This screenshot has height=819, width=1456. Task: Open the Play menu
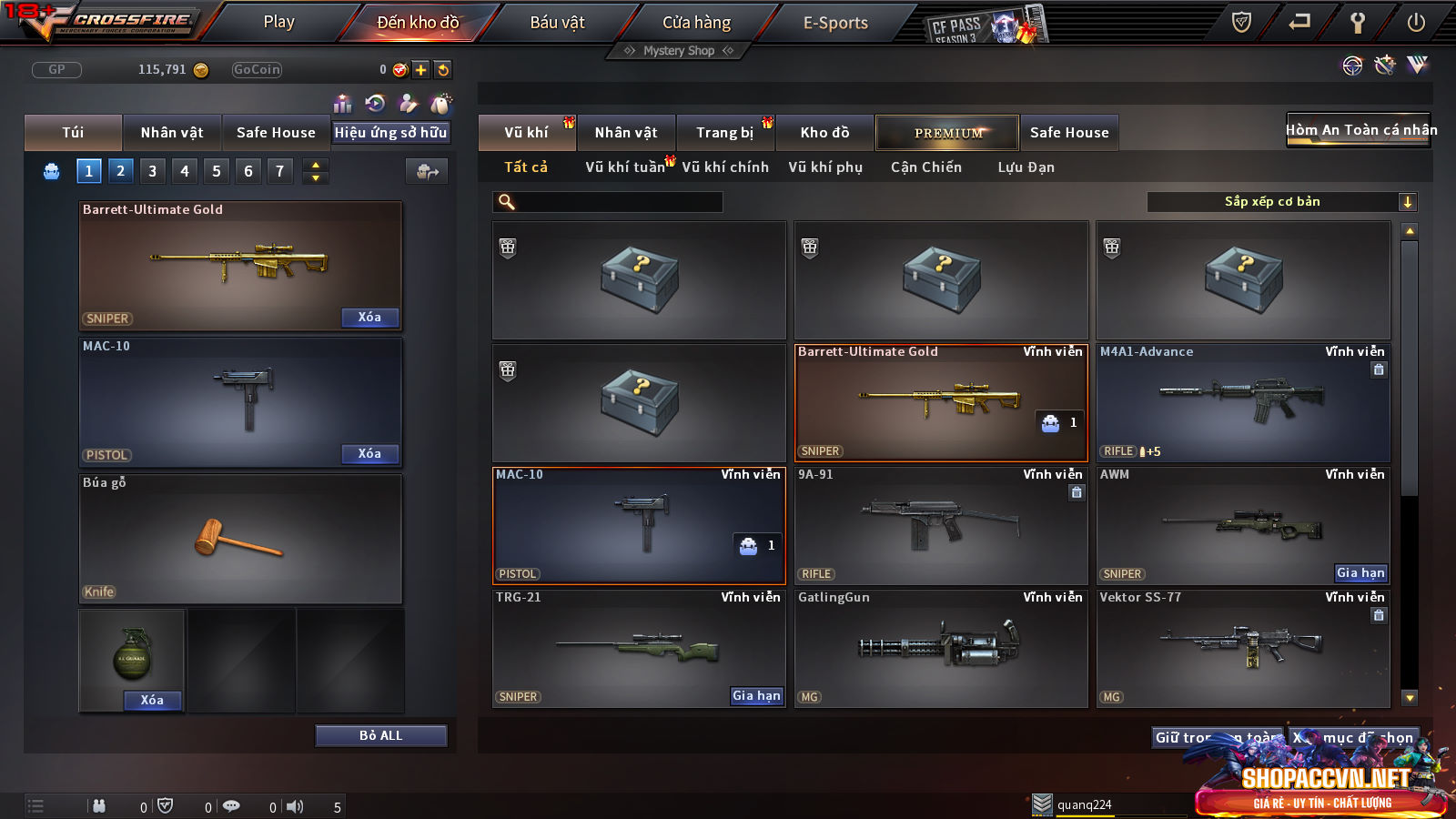278,22
